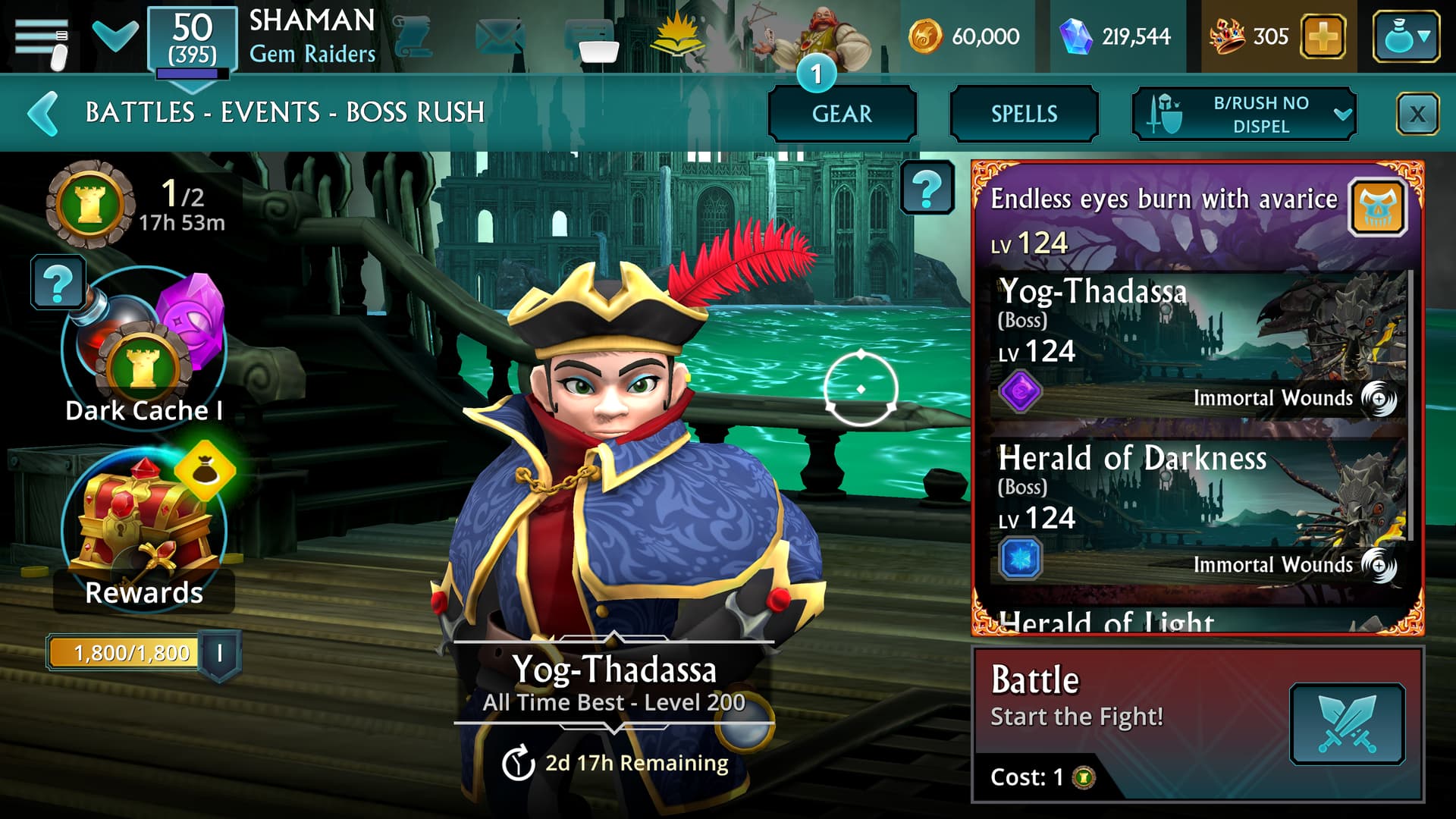Open the golden book icon
Image resolution: width=1456 pixels, height=819 pixels.
click(x=678, y=36)
